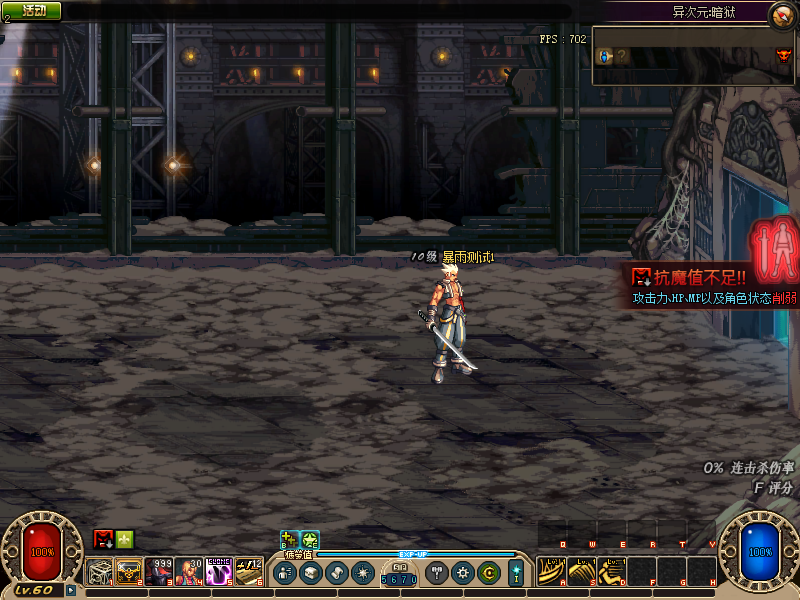Screen dimensions: 800x600
Task: Click the unexplored question mark room on minimap
Action: (622, 56)
